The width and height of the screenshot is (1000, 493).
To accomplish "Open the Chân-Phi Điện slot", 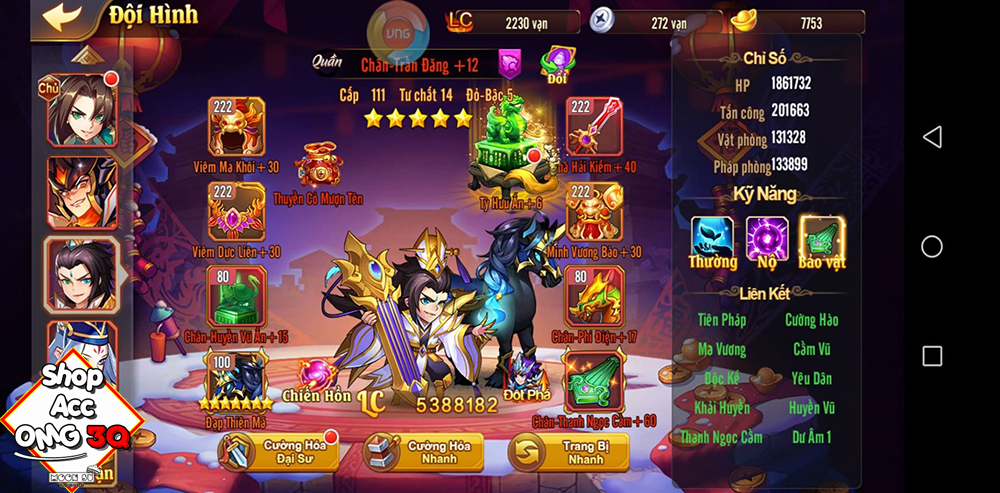I will click(594, 296).
